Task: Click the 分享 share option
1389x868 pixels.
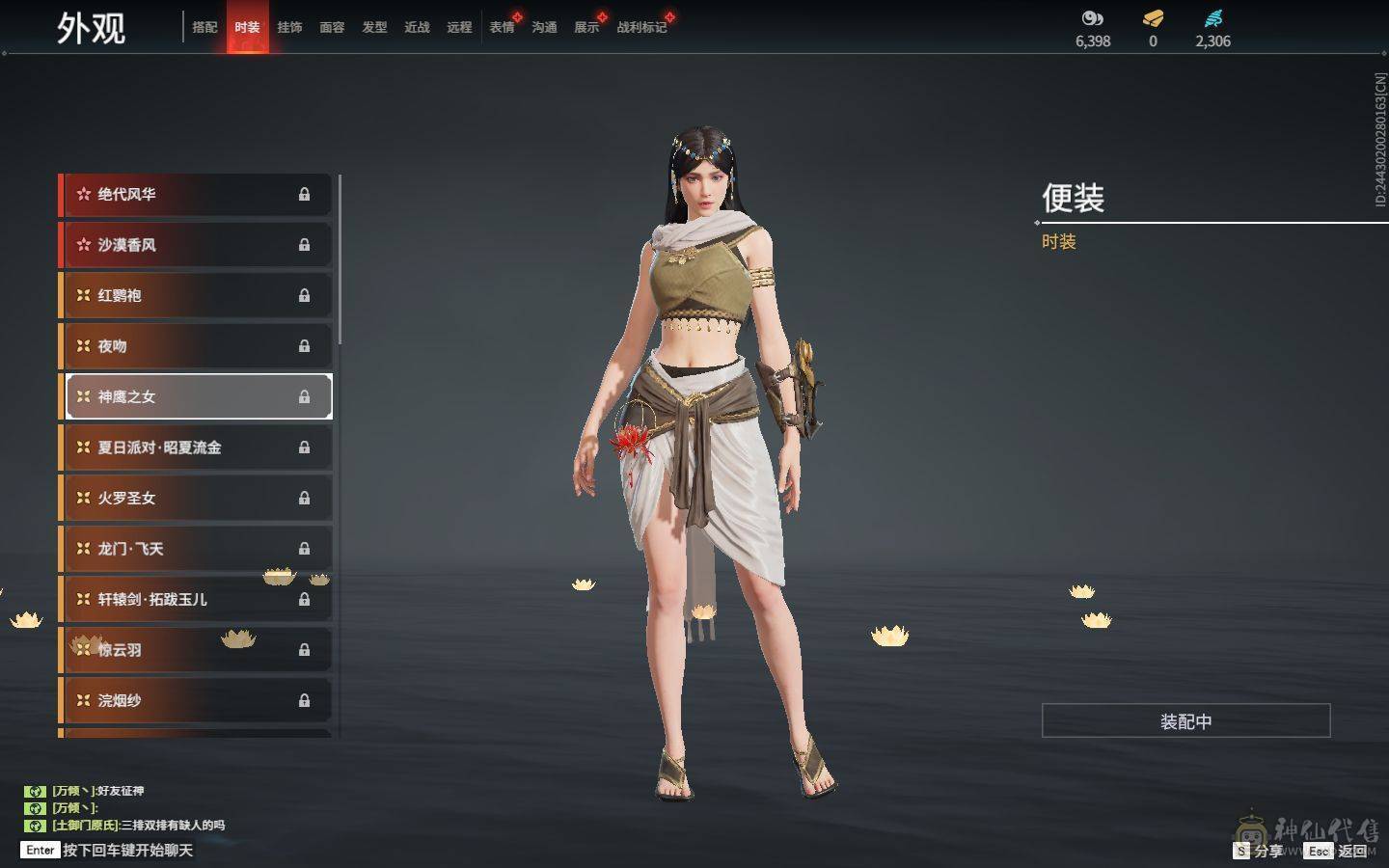Action: (1265, 851)
